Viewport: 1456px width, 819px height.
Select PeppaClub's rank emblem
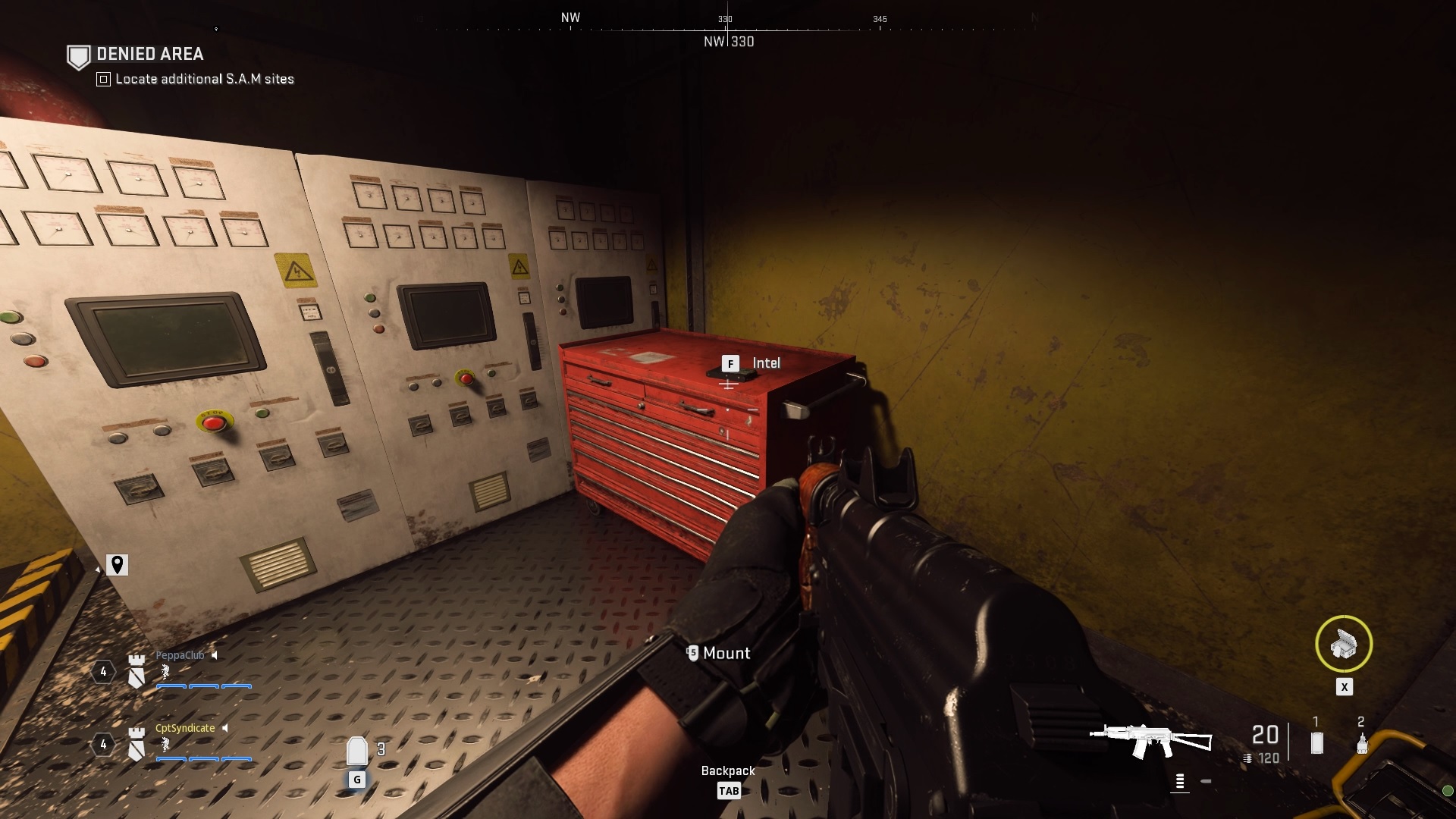137,670
